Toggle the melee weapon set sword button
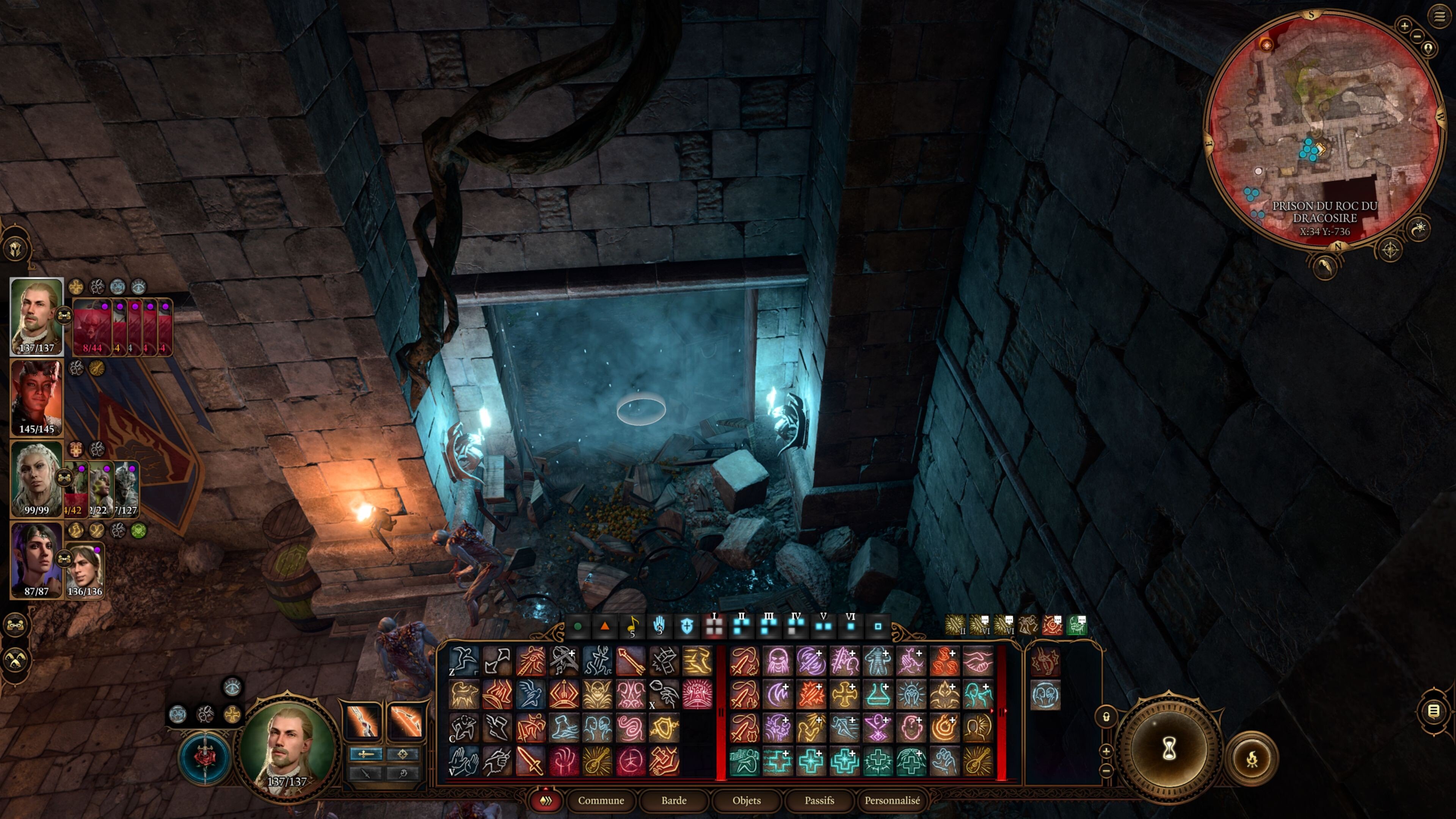The height and width of the screenshot is (819, 1456). point(366,754)
